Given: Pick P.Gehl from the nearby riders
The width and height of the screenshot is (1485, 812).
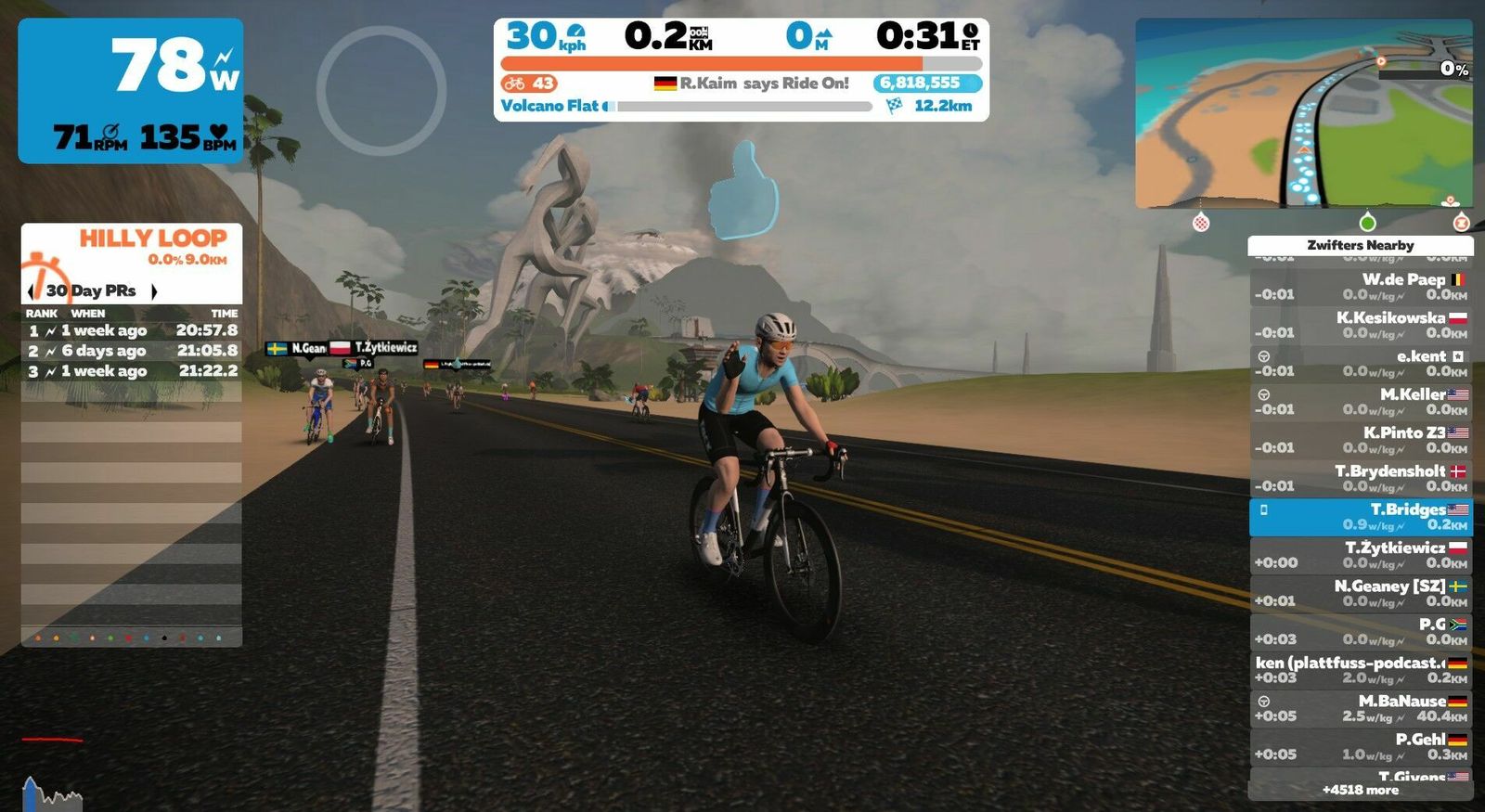Looking at the screenshot, I should pyautogui.click(x=1361, y=746).
